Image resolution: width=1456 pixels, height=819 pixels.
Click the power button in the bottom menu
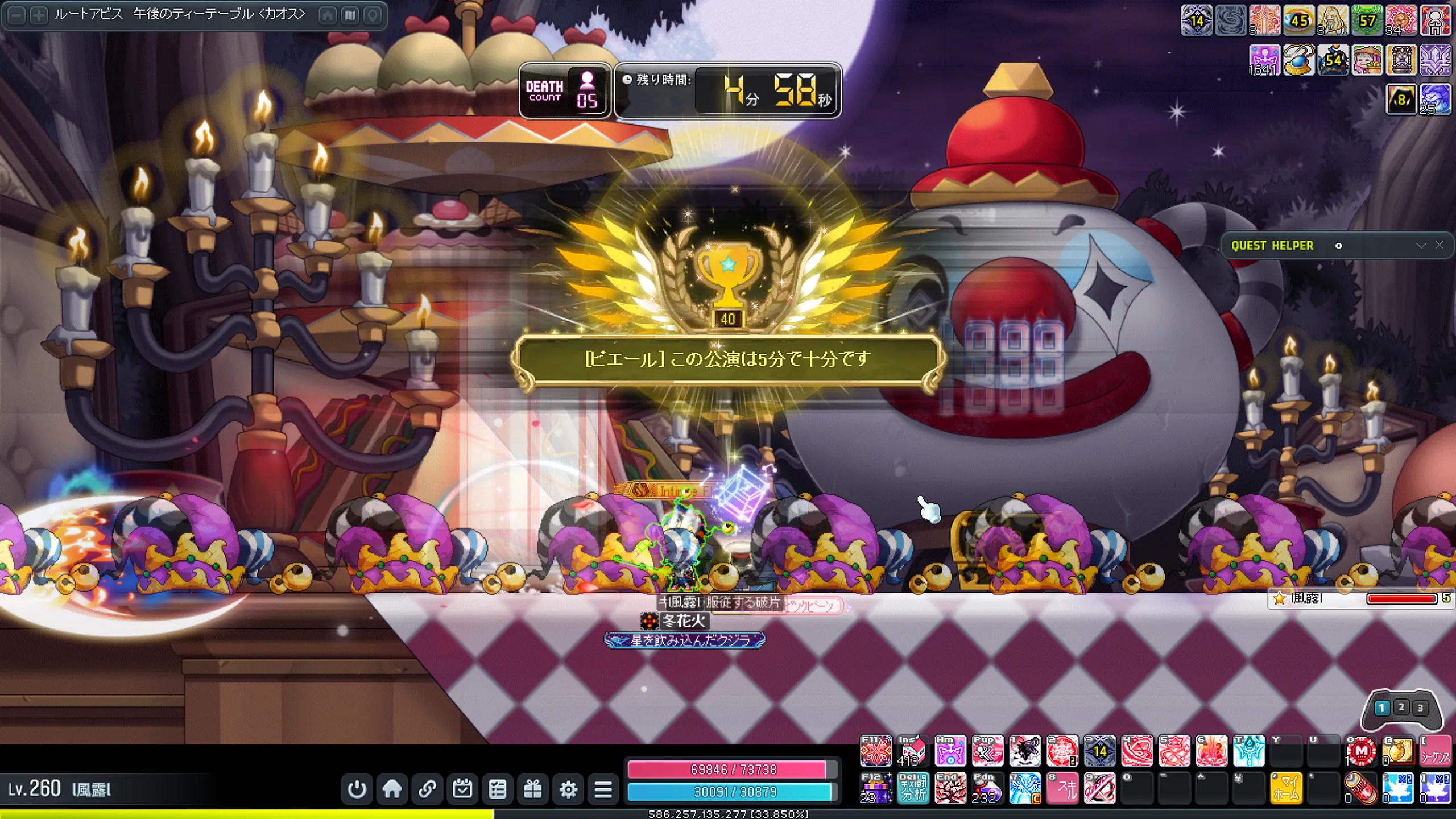tap(357, 789)
